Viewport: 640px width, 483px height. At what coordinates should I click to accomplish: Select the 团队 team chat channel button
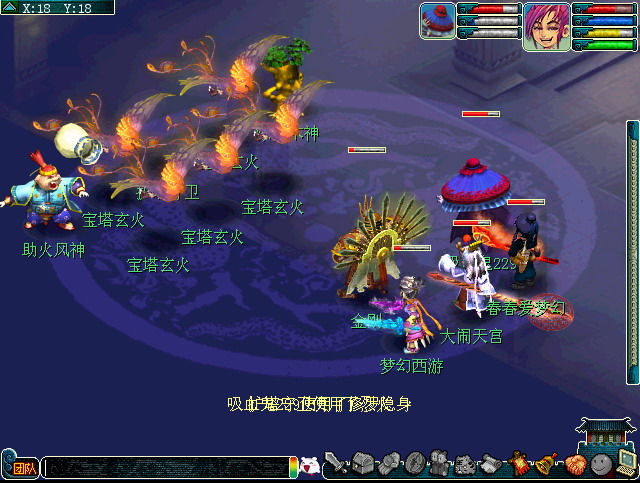tap(23, 467)
